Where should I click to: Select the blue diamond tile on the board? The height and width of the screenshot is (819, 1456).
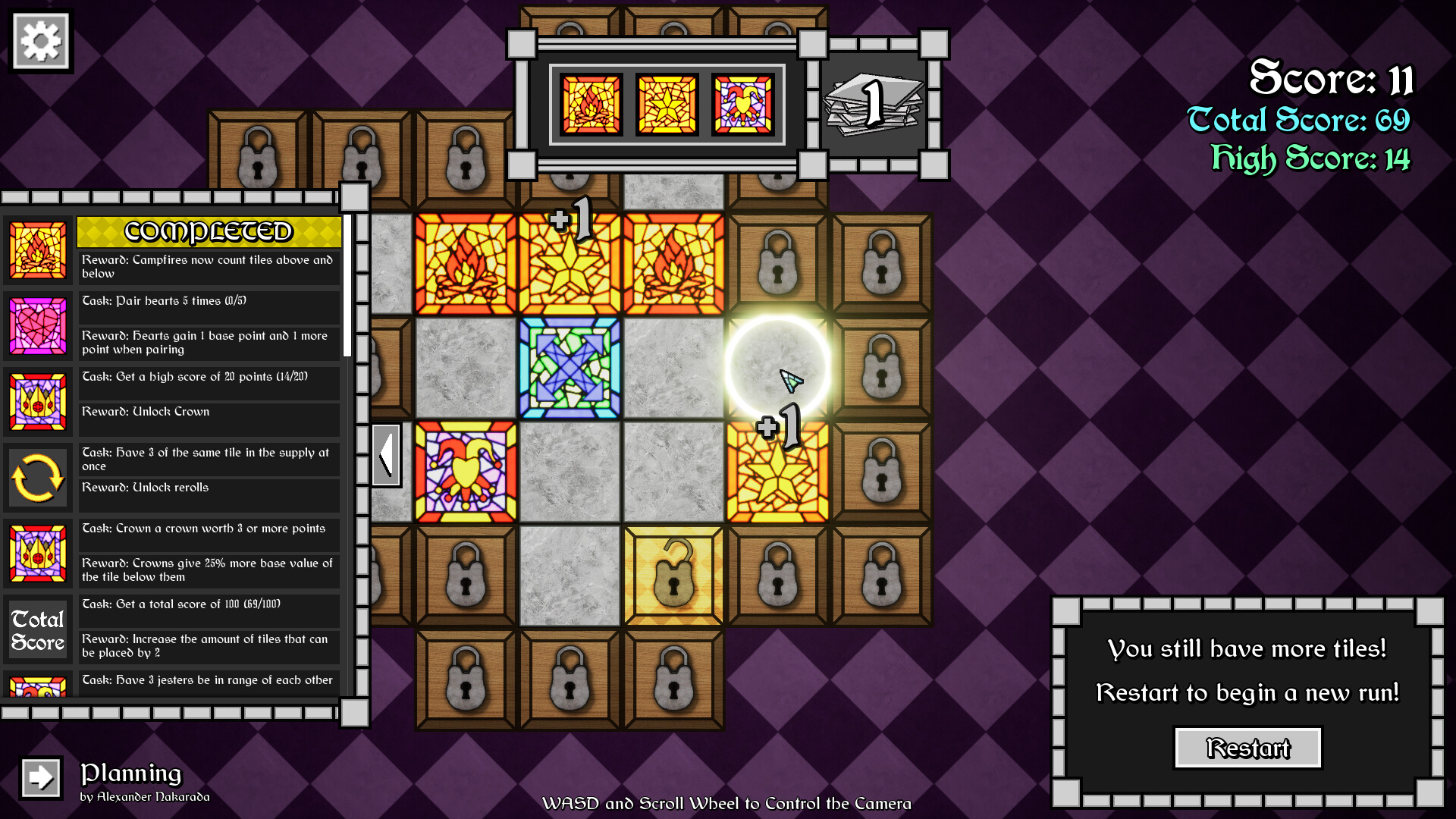pyautogui.click(x=569, y=368)
